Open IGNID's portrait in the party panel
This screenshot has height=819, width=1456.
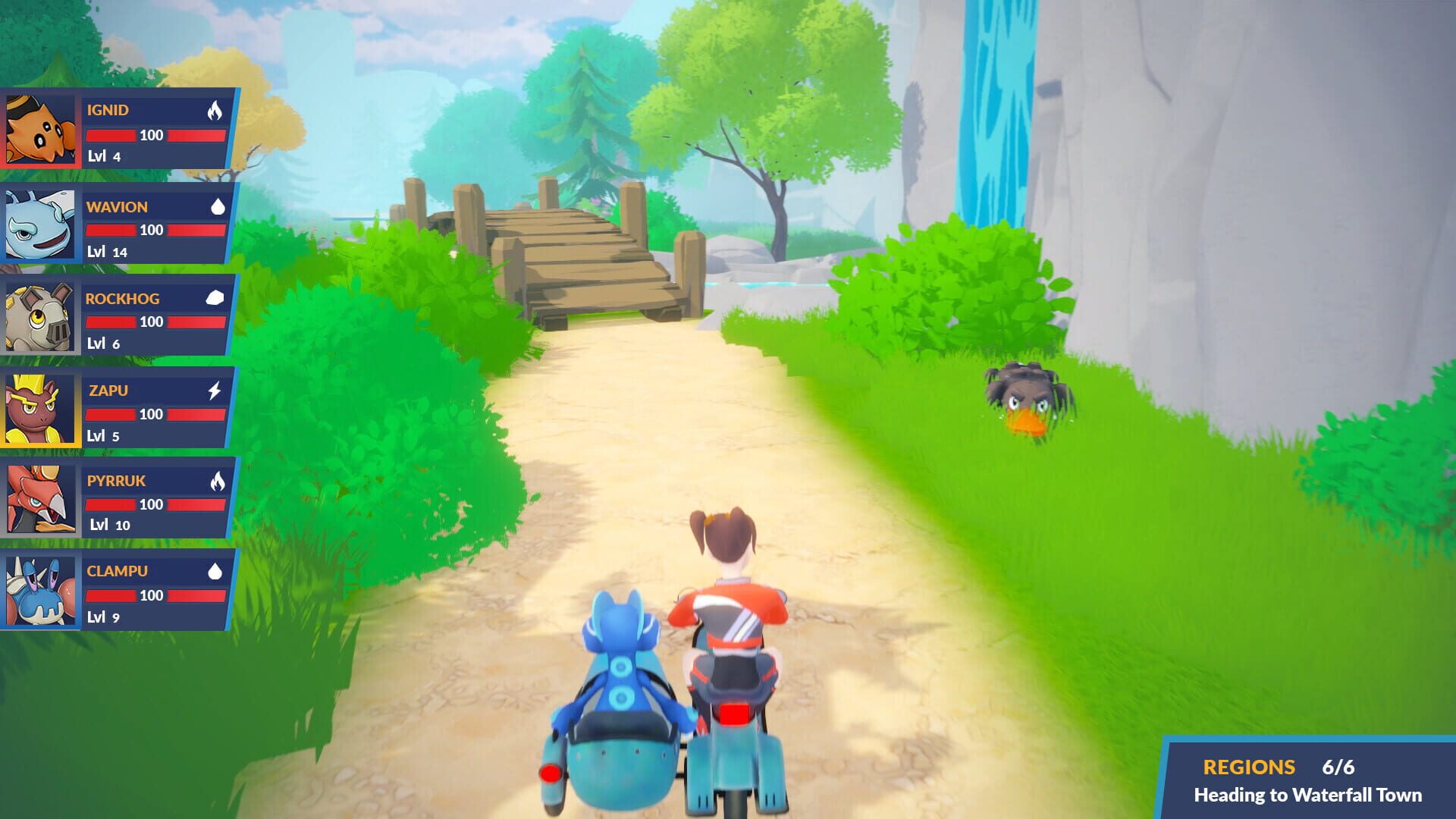39,130
